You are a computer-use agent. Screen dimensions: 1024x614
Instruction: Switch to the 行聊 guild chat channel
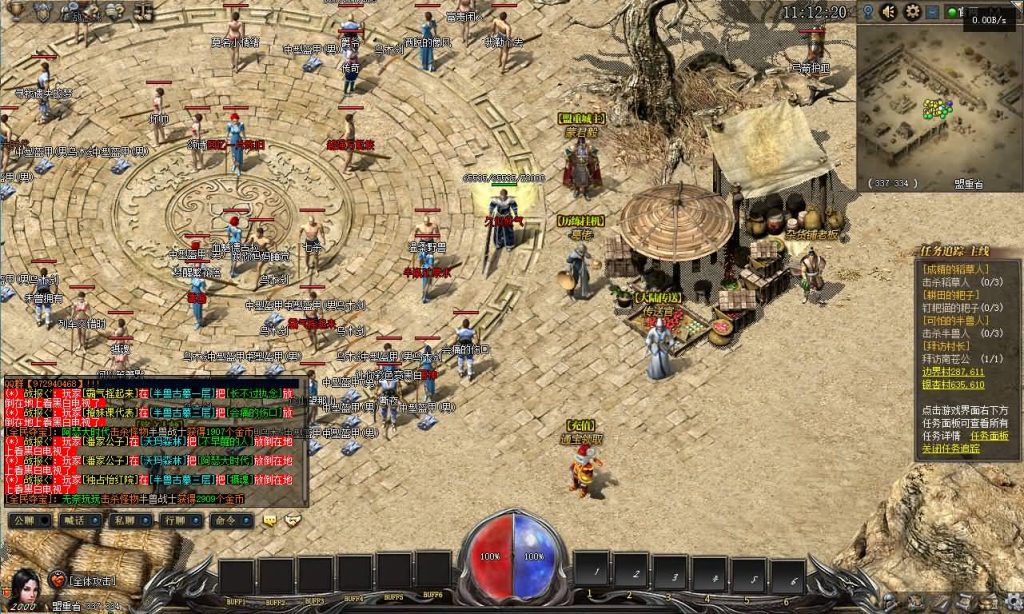click(176, 520)
